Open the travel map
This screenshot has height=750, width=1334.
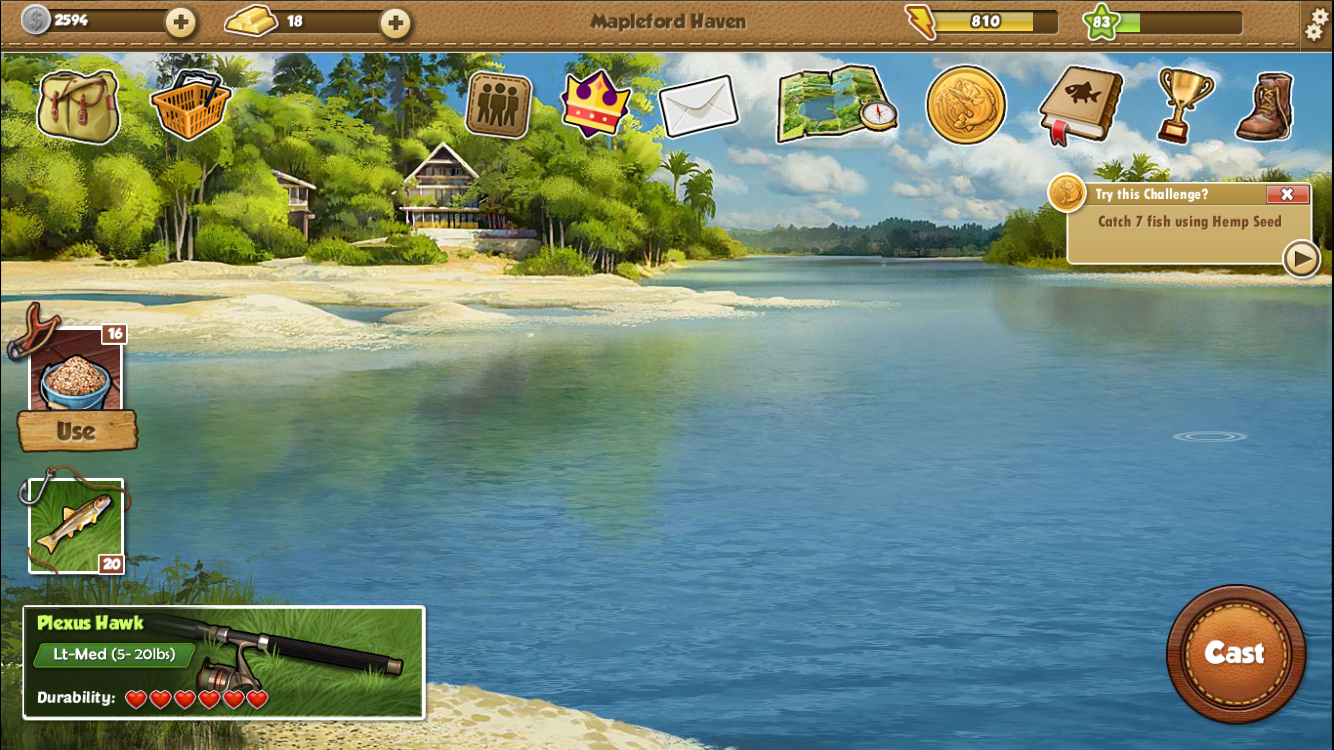[836, 106]
